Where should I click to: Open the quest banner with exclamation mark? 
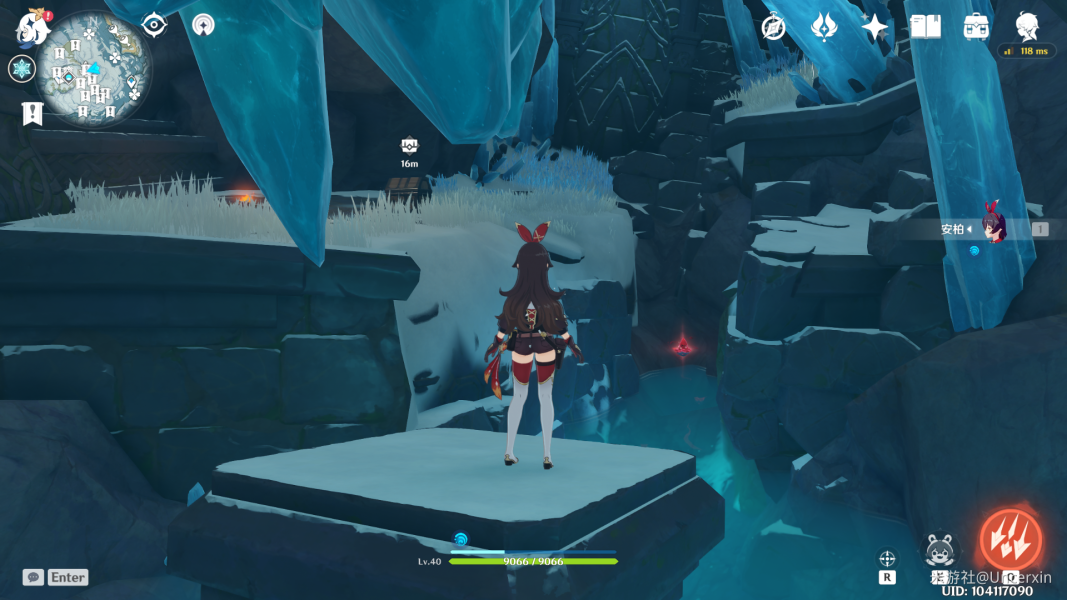pyautogui.click(x=31, y=113)
